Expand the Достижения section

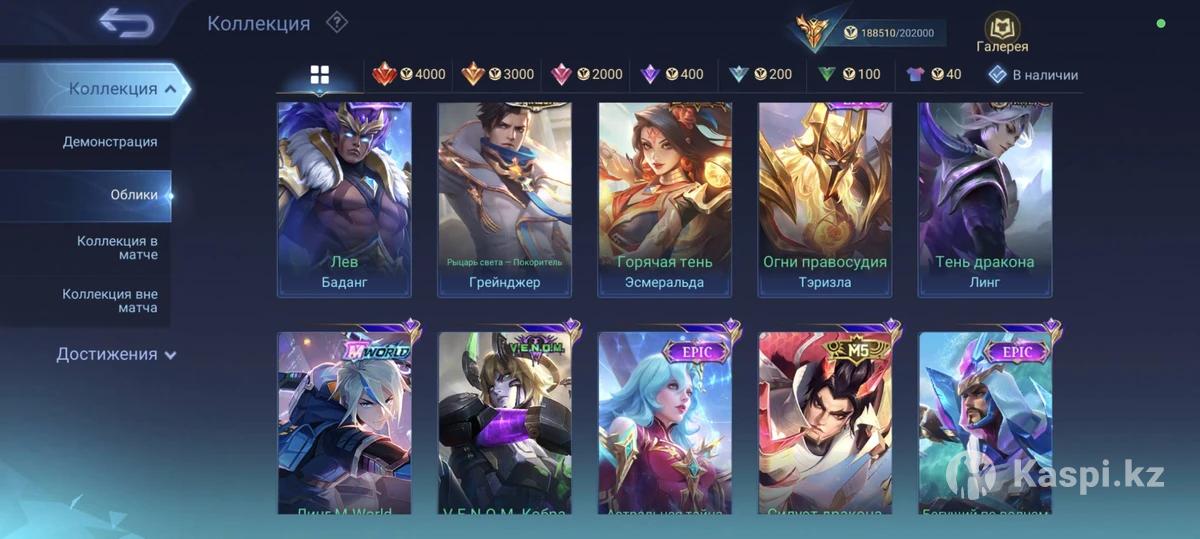(116, 354)
